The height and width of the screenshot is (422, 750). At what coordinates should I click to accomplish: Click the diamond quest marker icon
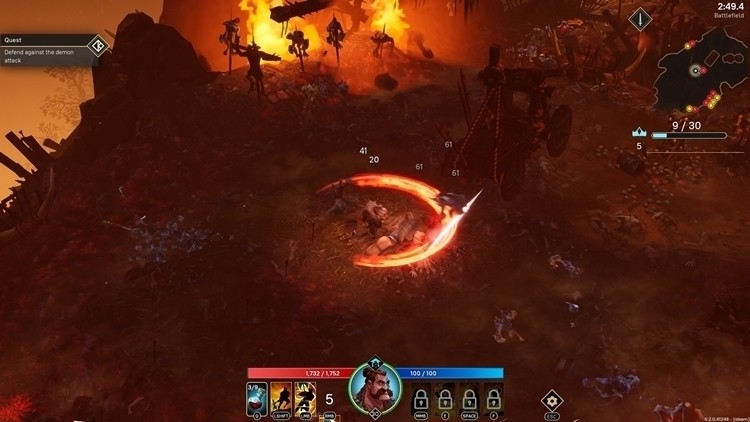click(98, 45)
